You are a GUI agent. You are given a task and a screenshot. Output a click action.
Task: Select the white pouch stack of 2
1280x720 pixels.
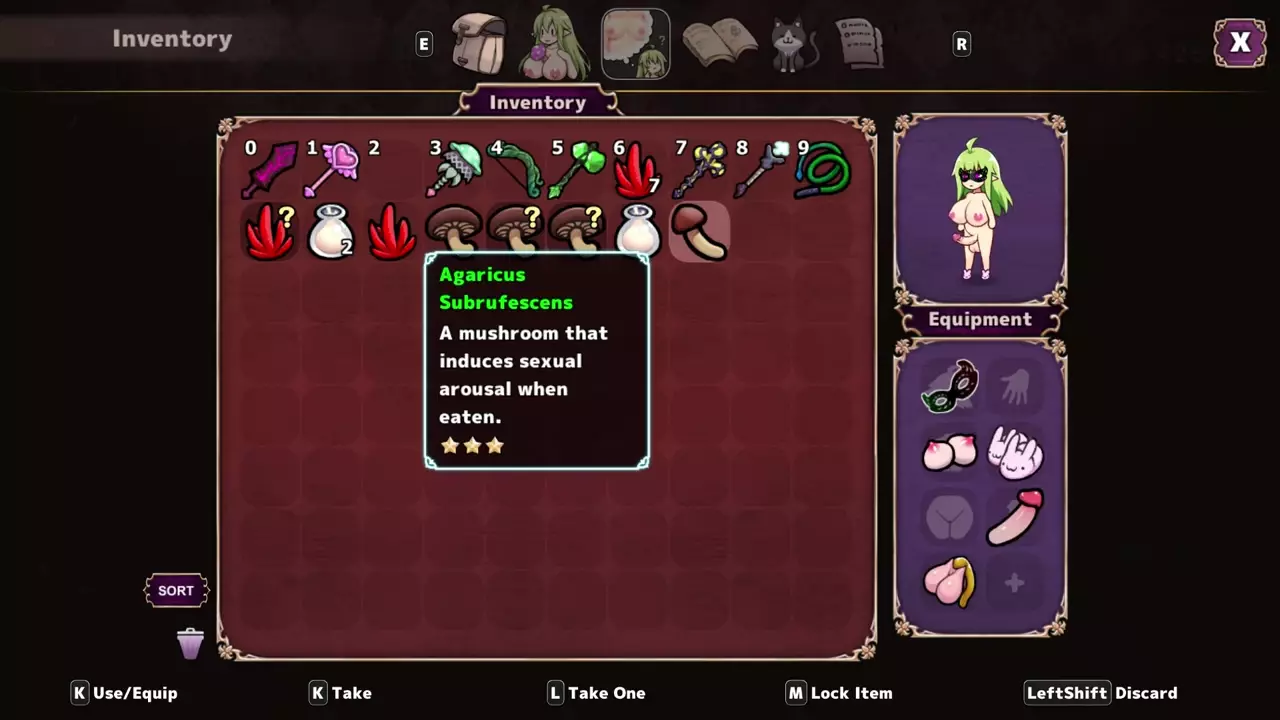331,232
